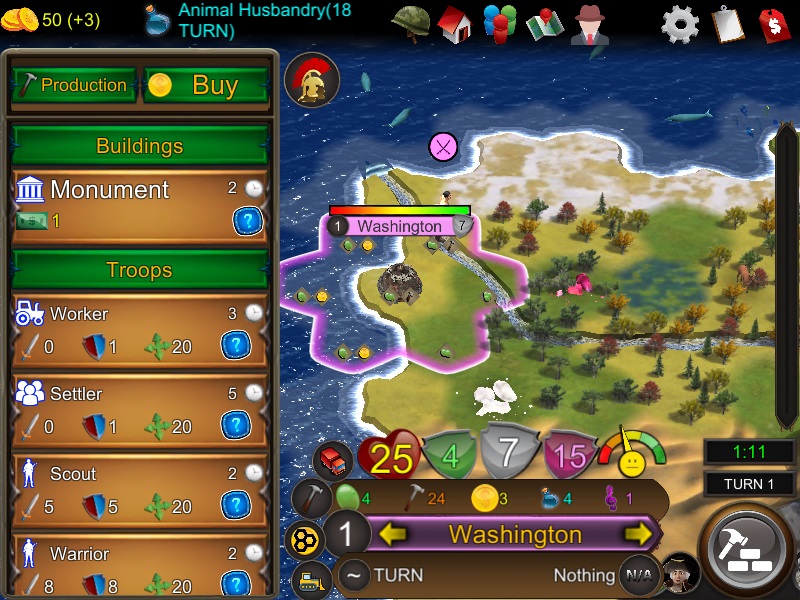This screenshot has width=800, height=600.
Task: Go to next city with right arrow
Action: coord(637,534)
